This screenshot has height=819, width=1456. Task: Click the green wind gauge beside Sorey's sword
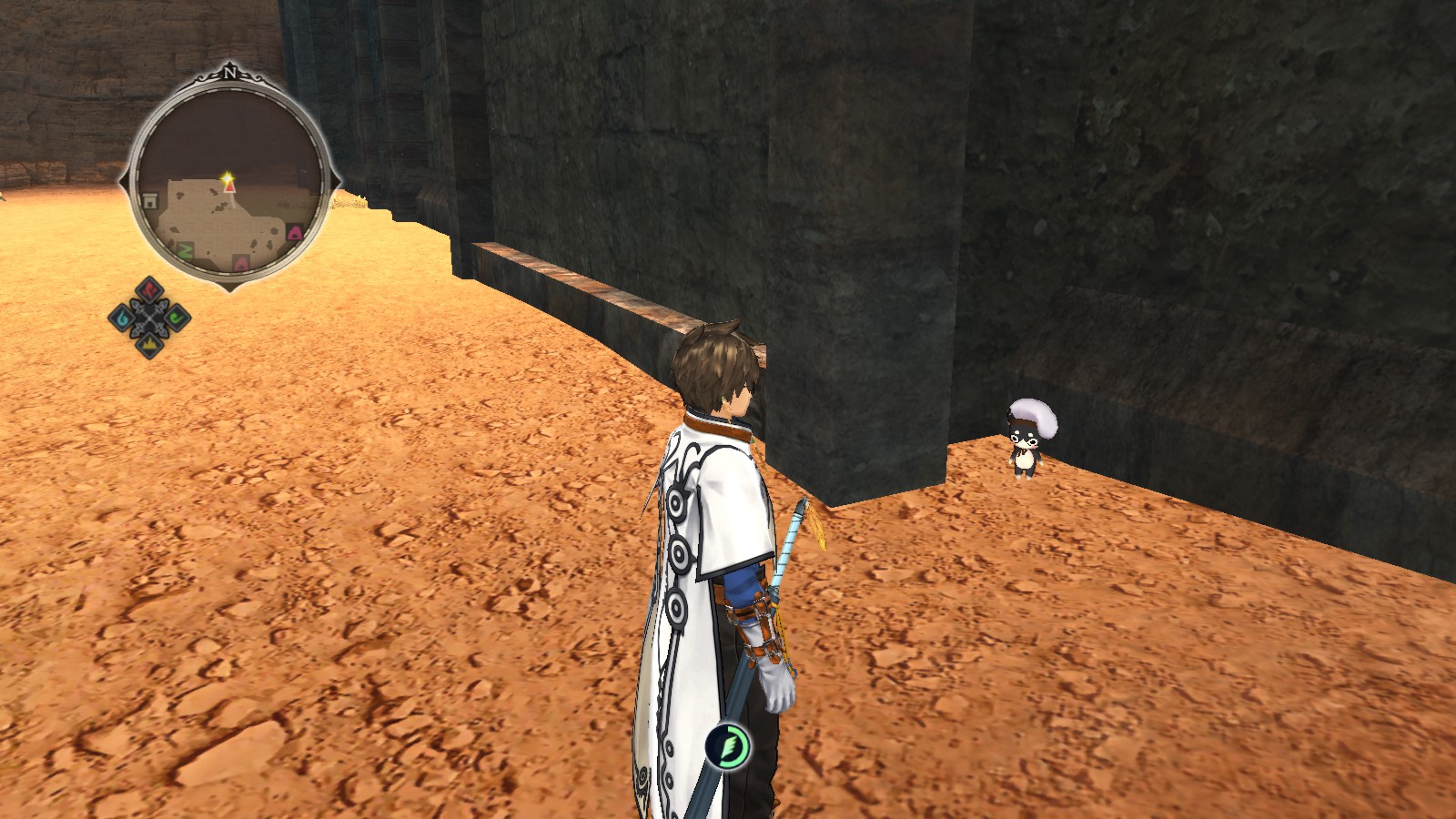point(726,744)
